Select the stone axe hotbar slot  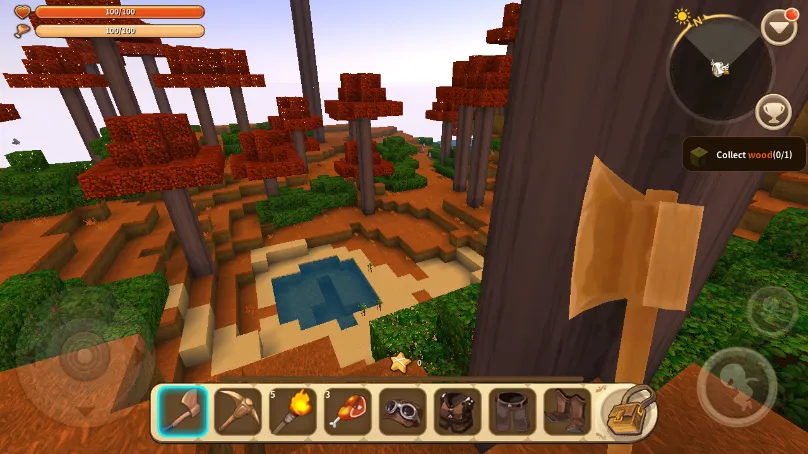pos(183,411)
